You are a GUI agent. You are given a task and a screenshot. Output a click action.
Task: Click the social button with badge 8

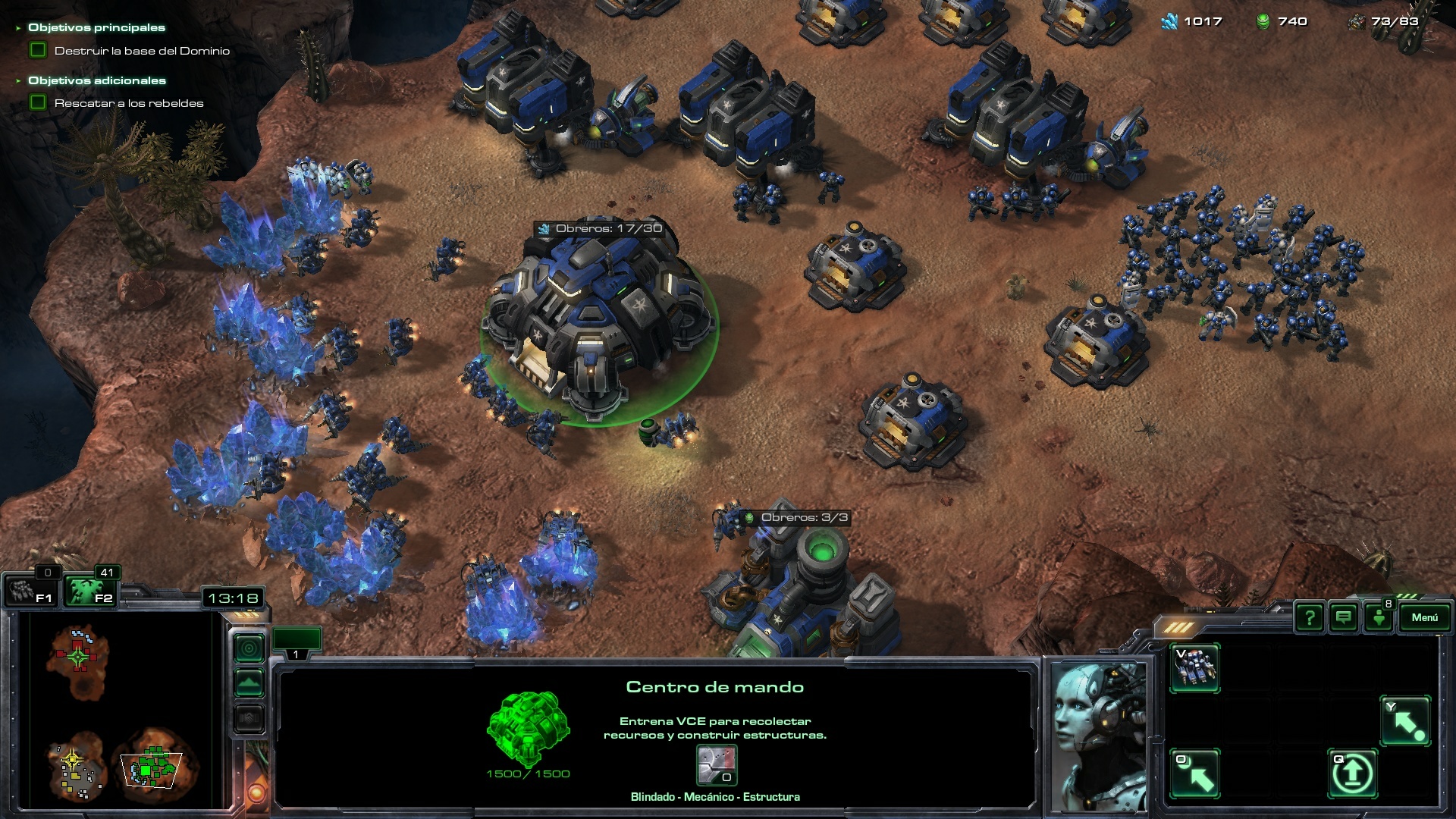point(1379,617)
